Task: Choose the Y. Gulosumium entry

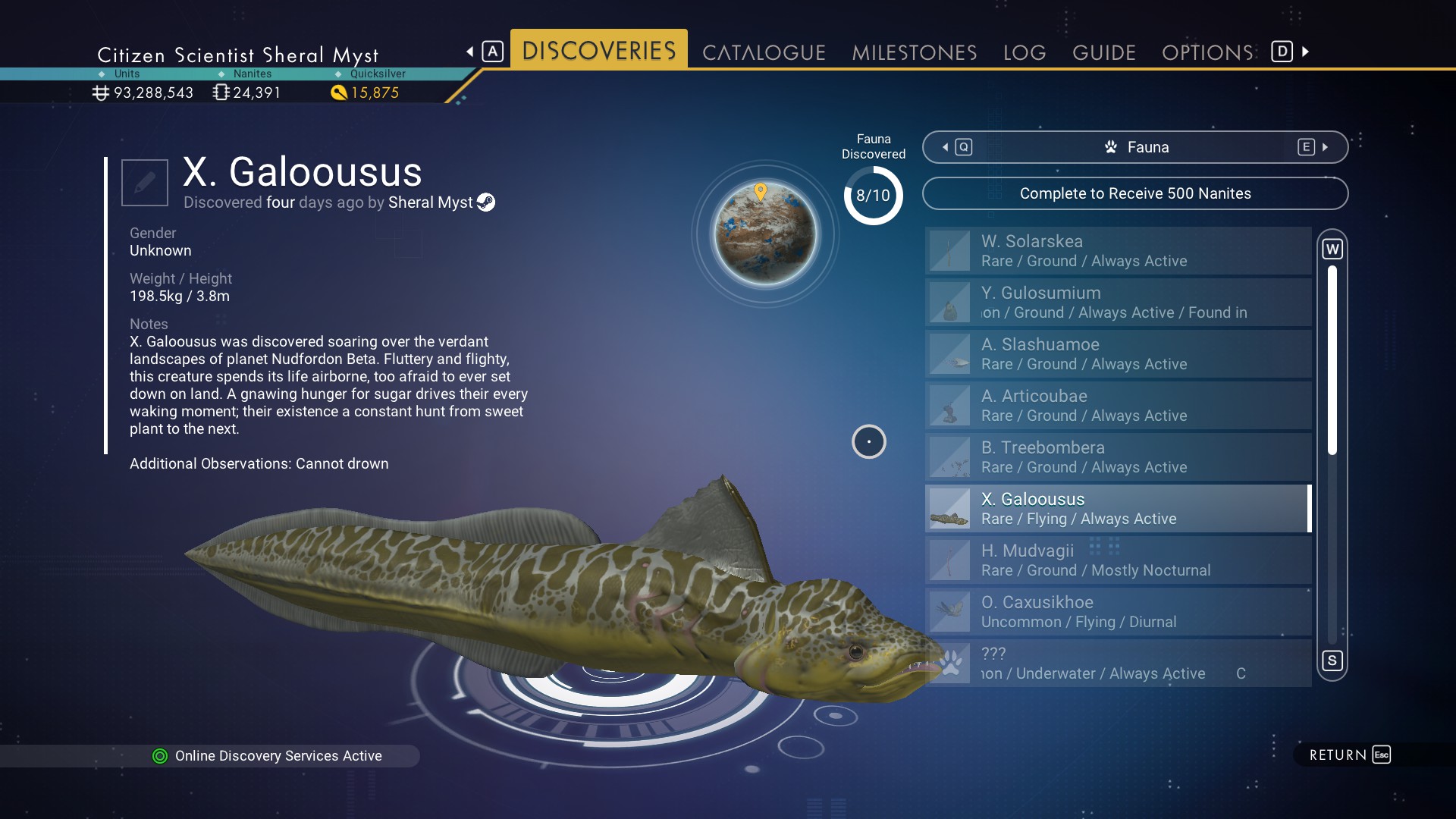Action: (x=1118, y=303)
